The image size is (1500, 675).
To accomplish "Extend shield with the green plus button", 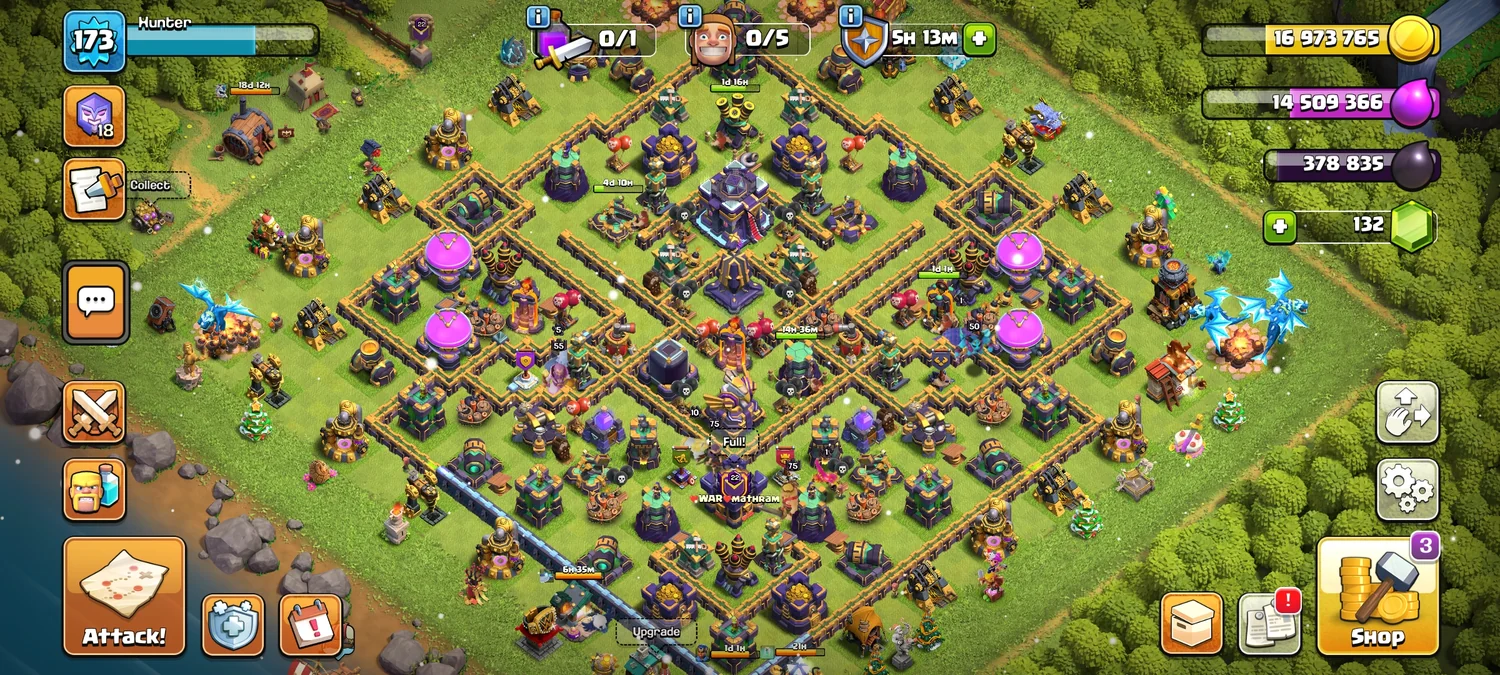I will pyautogui.click(x=979, y=40).
